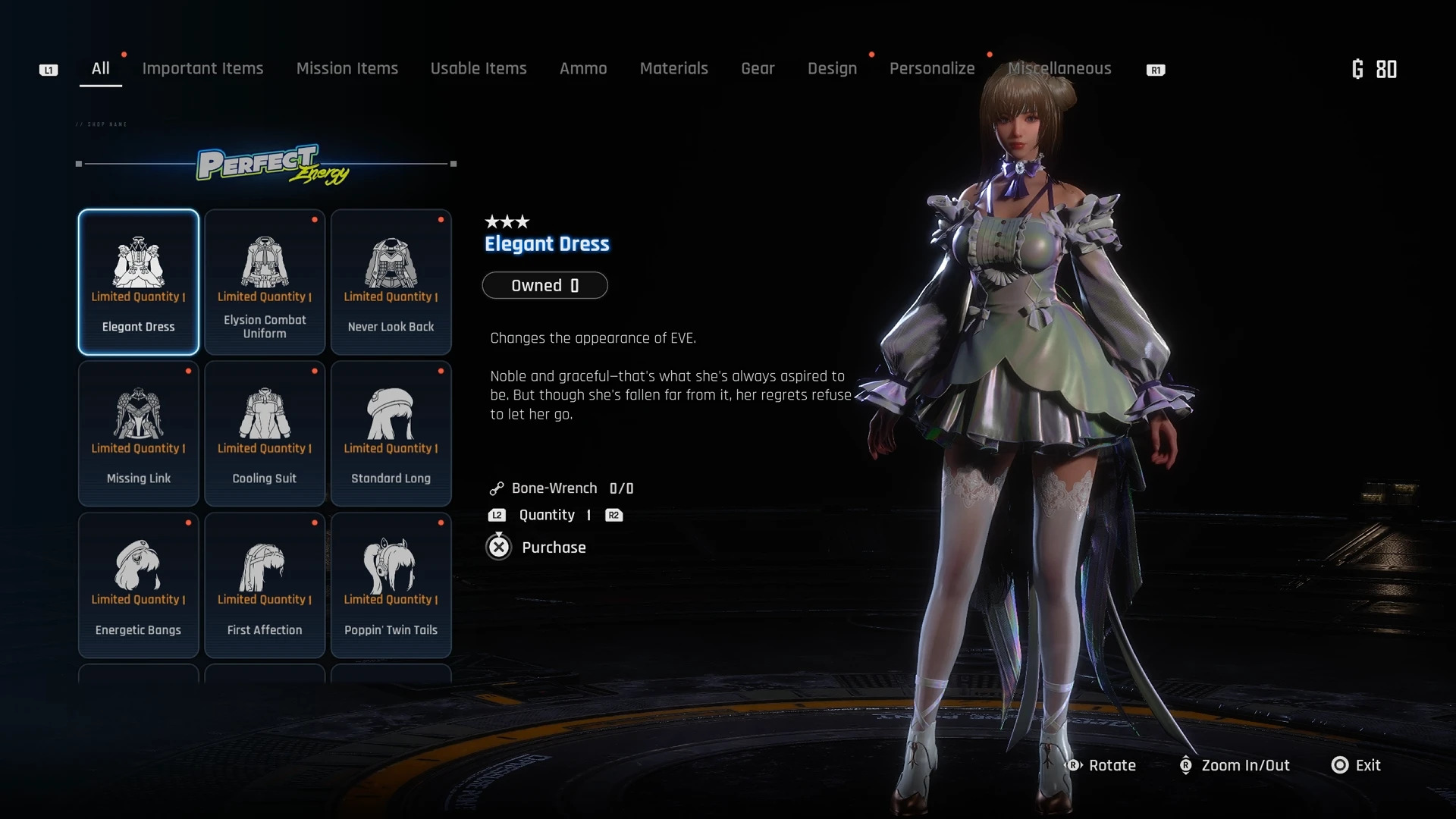Select the Elegant Dress item tile
Screen dimensions: 1456x819
point(139,282)
